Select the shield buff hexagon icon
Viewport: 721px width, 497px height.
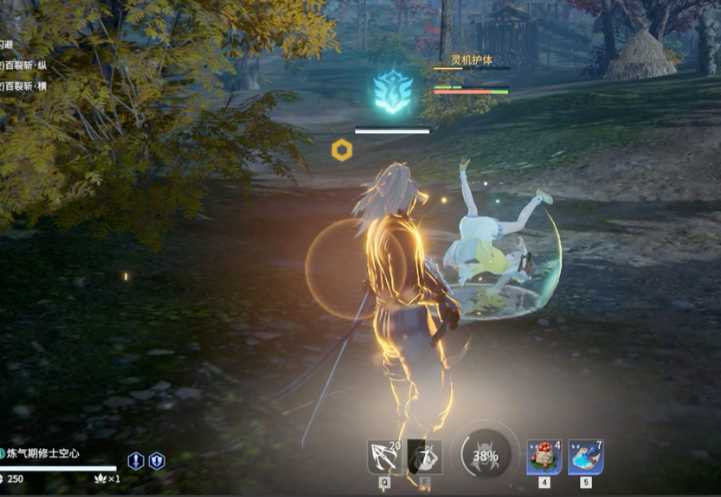[157, 461]
